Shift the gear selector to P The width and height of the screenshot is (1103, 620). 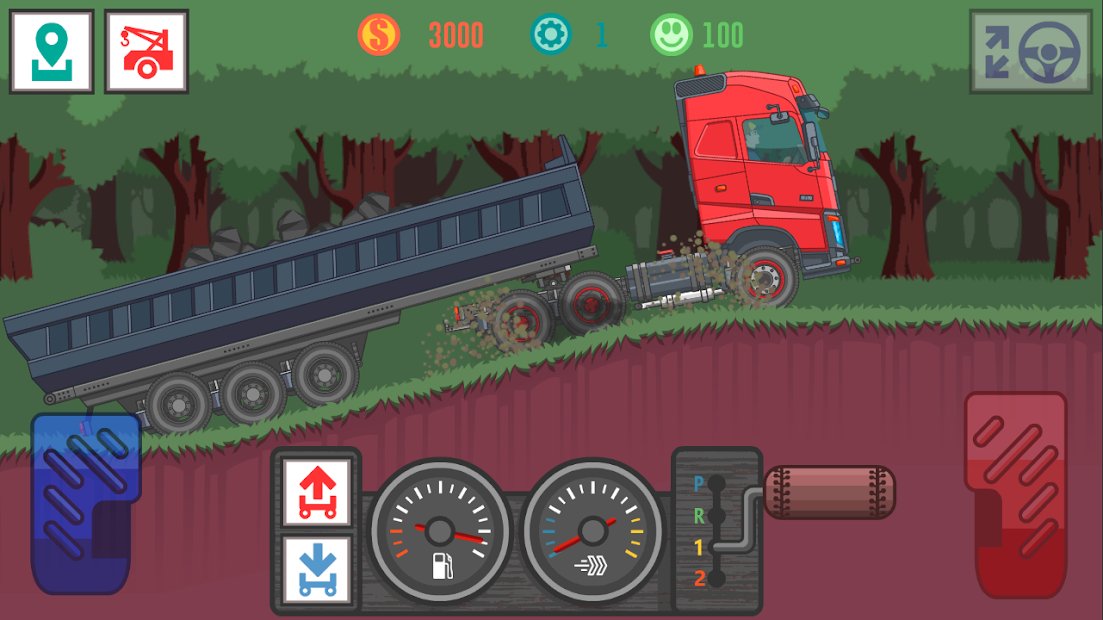(x=714, y=485)
